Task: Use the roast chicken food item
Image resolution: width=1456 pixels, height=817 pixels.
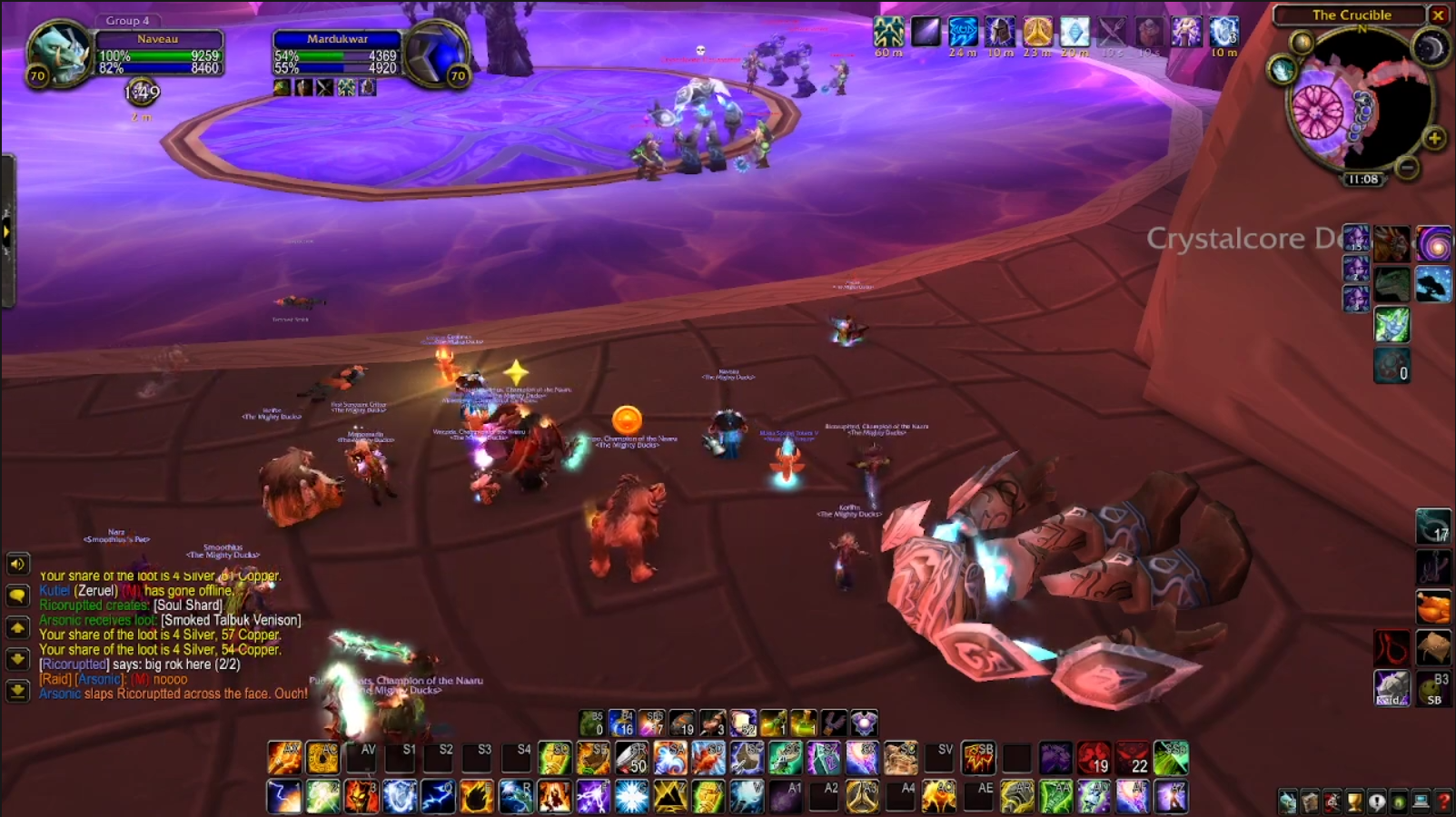Action: (x=1433, y=606)
